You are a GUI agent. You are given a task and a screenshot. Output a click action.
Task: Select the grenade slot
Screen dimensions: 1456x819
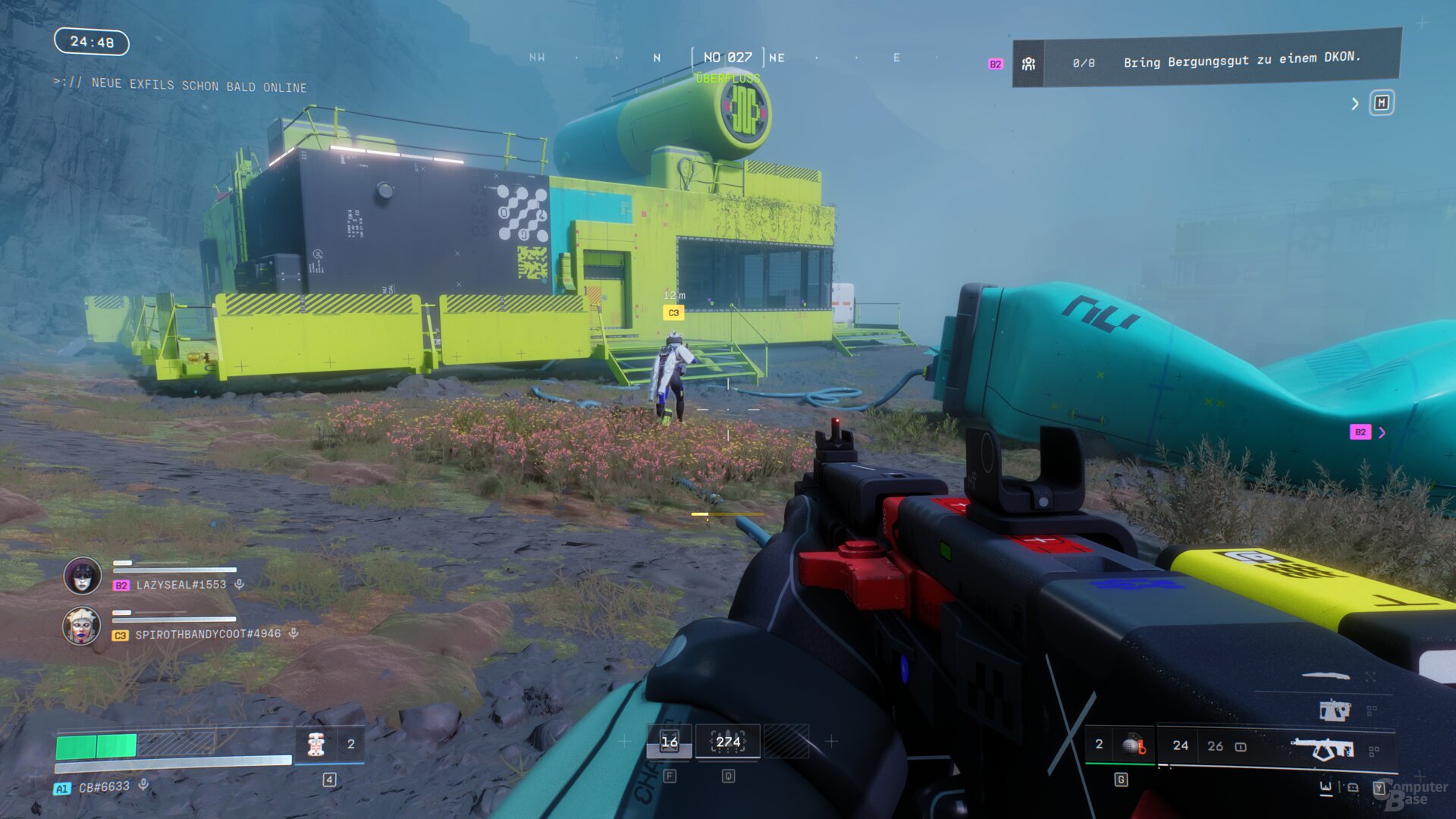click(1133, 745)
